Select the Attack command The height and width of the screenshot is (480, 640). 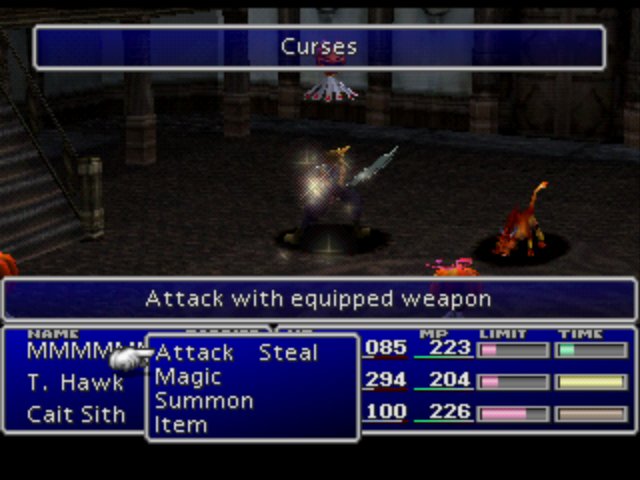click(195, 353)
